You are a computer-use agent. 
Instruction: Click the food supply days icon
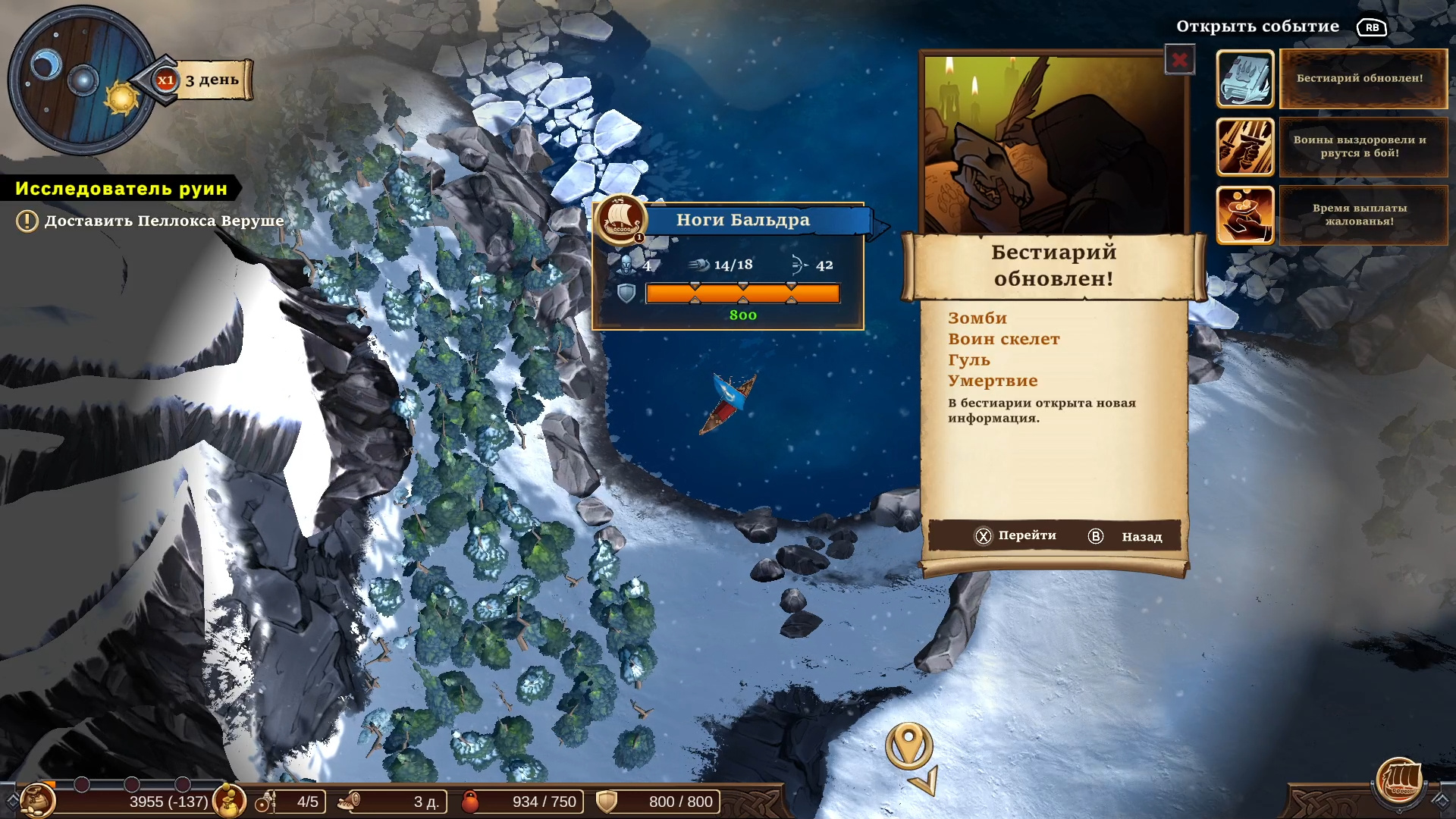349,801
